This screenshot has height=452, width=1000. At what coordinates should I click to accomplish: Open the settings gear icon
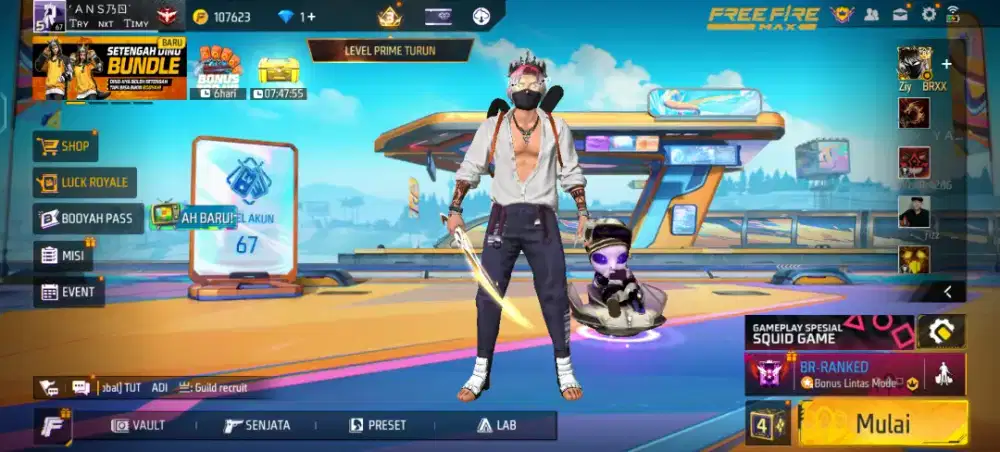(929, 14)
